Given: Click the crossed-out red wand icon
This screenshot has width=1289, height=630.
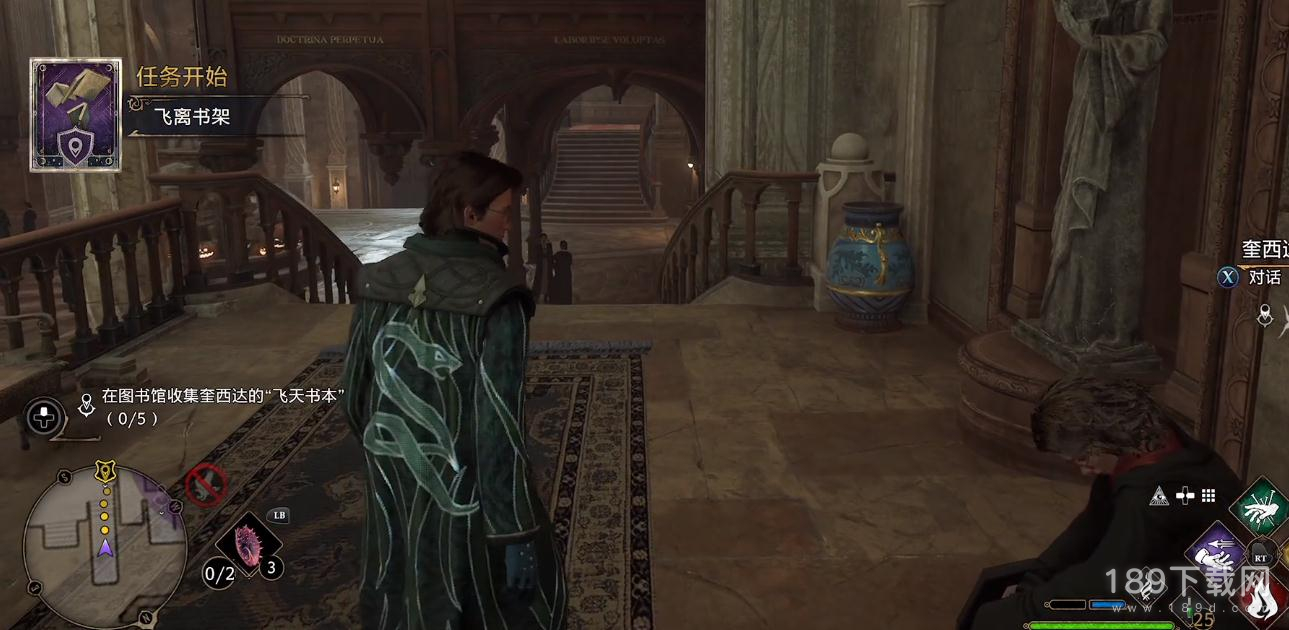Looking at the screenshot, I should coord(204,486).
